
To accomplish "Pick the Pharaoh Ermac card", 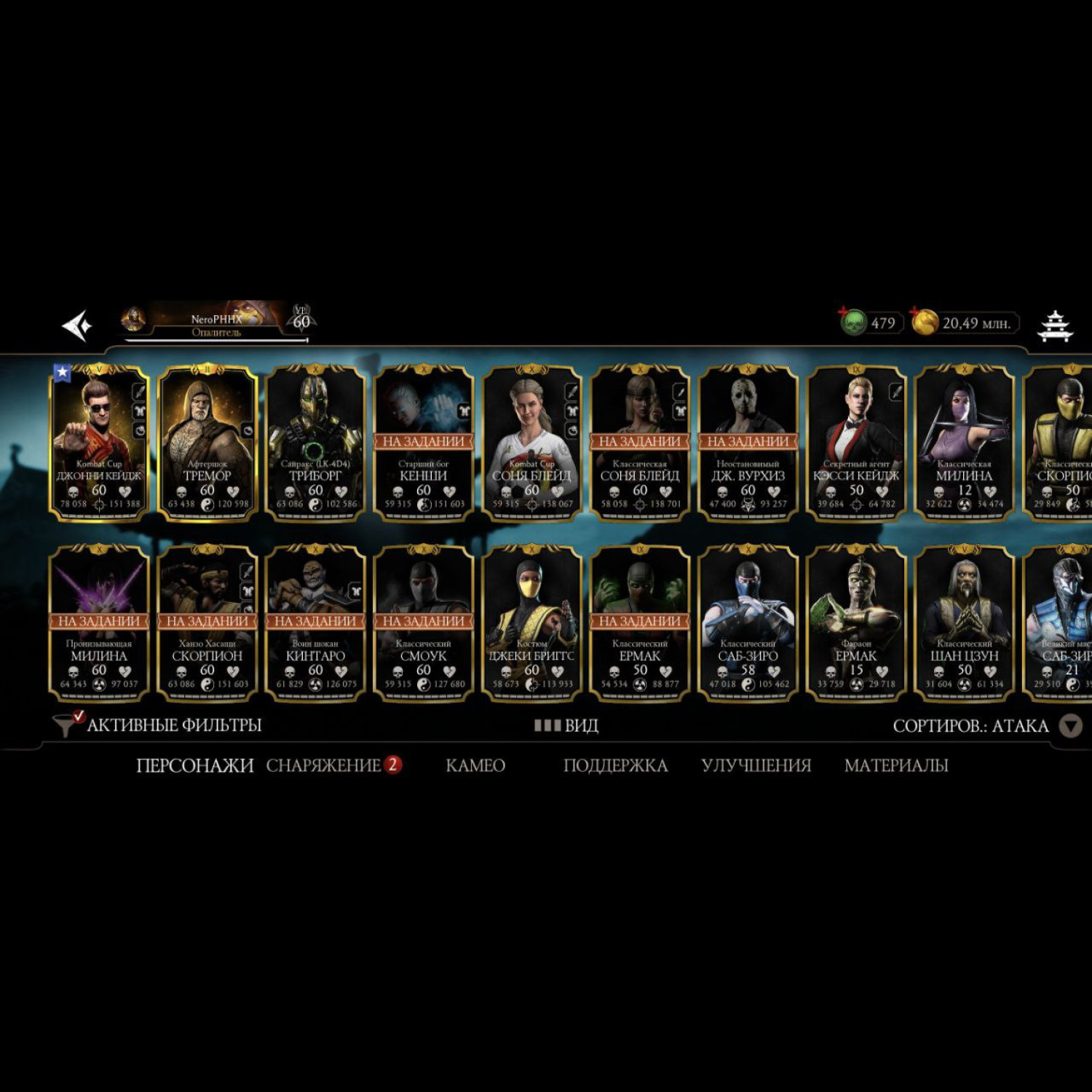I will pyautogui.click(x=856, y=623).
